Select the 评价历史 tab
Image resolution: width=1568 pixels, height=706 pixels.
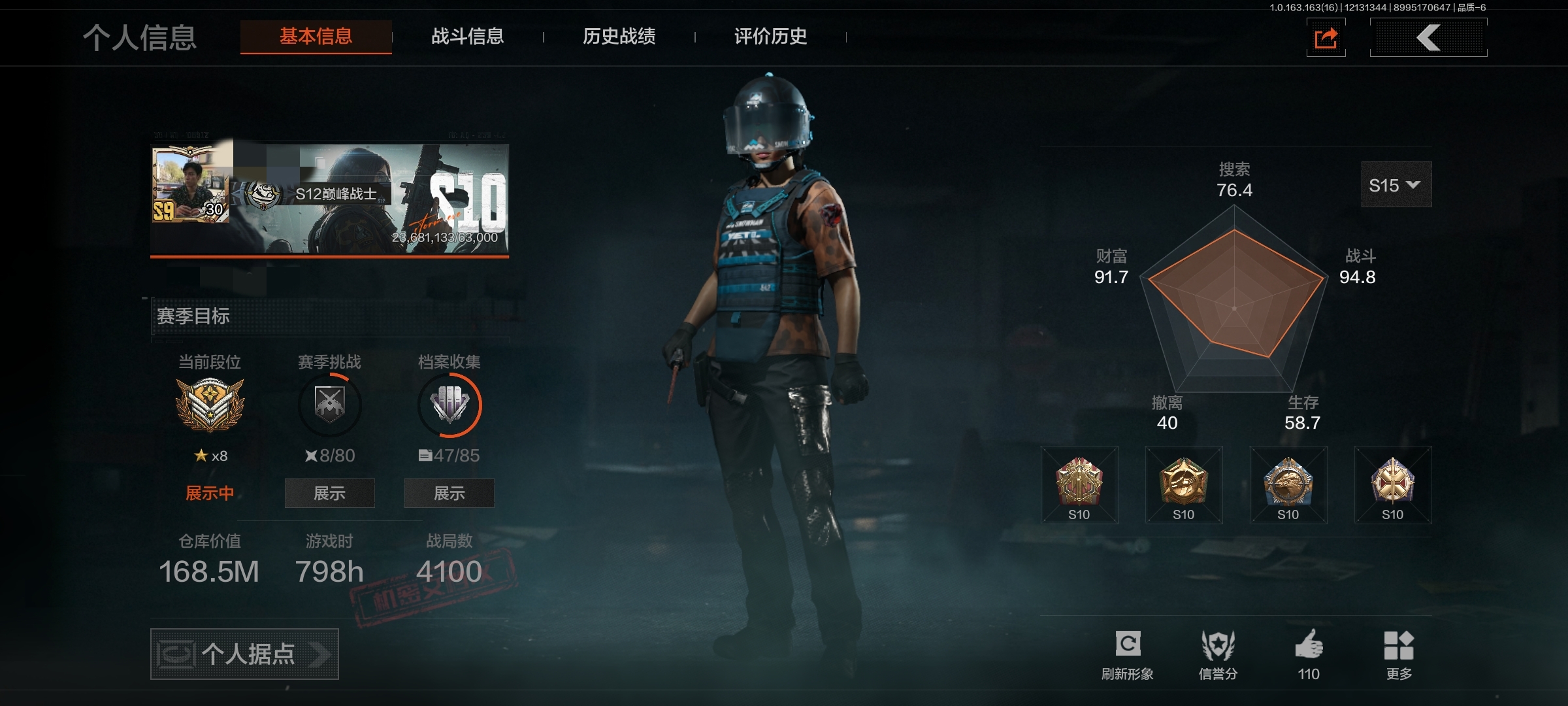tap(771, 37)
